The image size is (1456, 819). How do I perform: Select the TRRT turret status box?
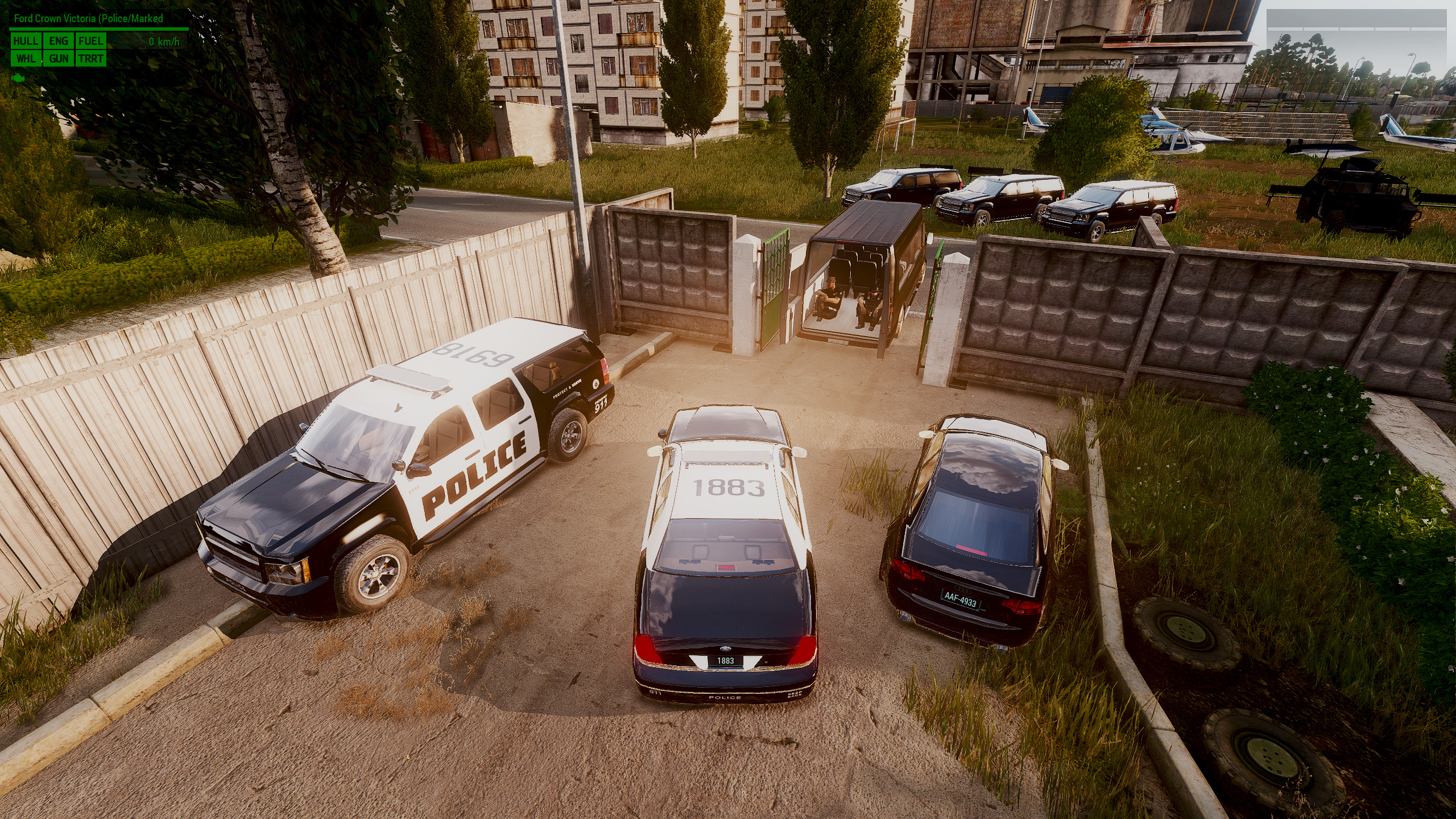91,59
